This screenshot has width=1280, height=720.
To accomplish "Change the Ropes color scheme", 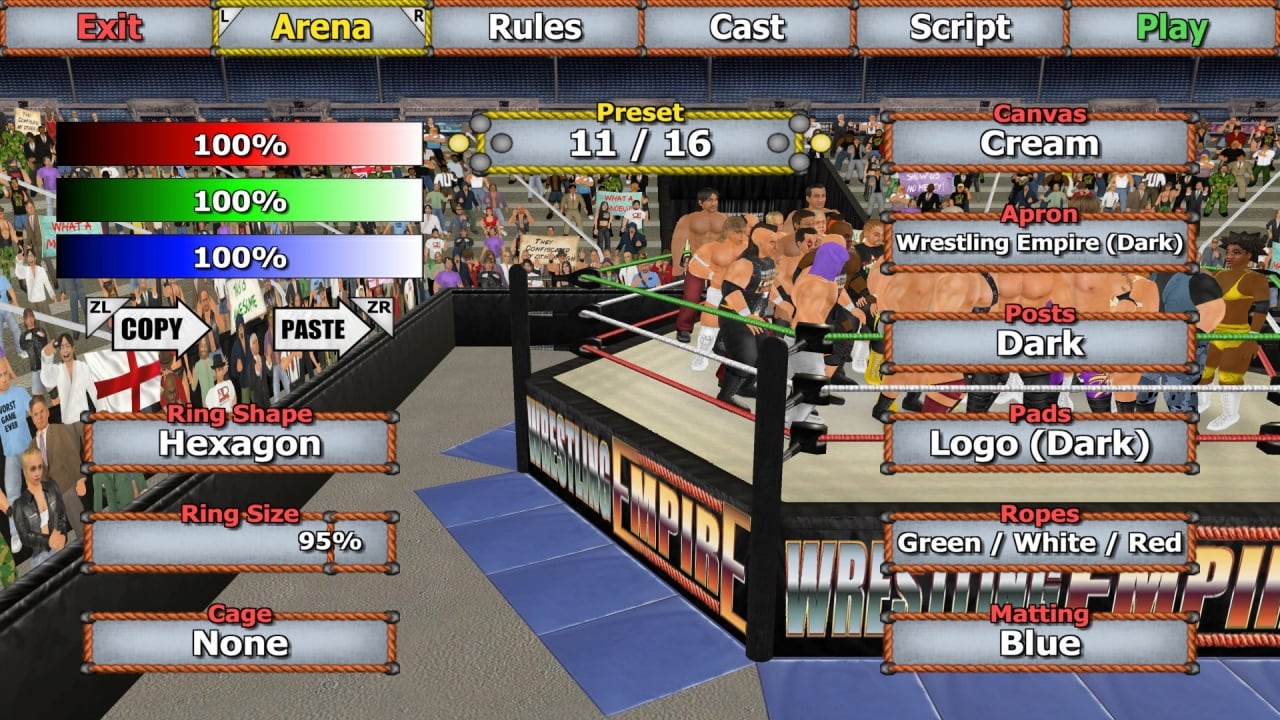I will pyautogui.click(x=1039, y=543).
